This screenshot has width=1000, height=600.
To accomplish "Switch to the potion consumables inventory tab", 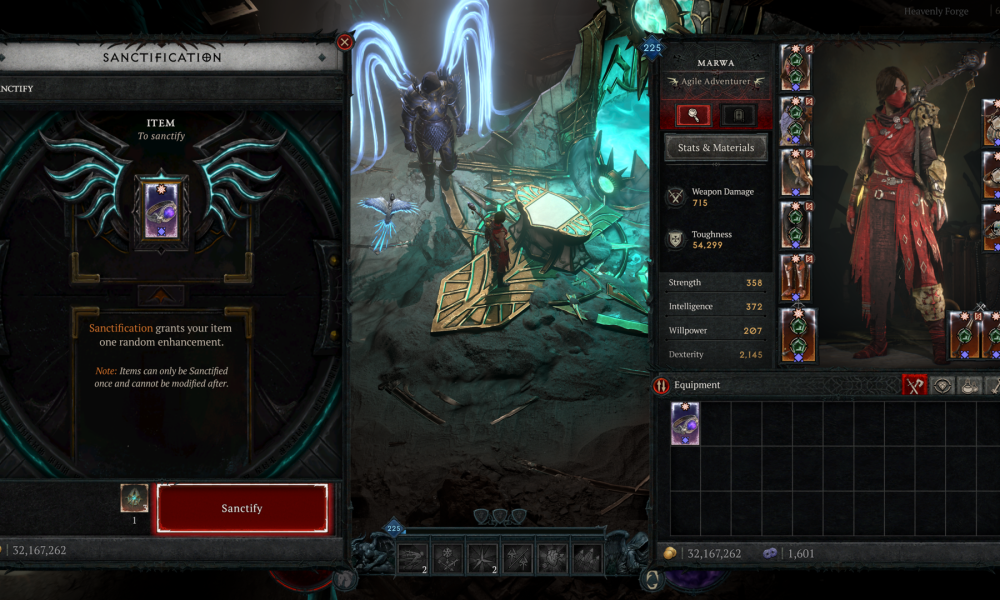I will [x=970, y=385].
